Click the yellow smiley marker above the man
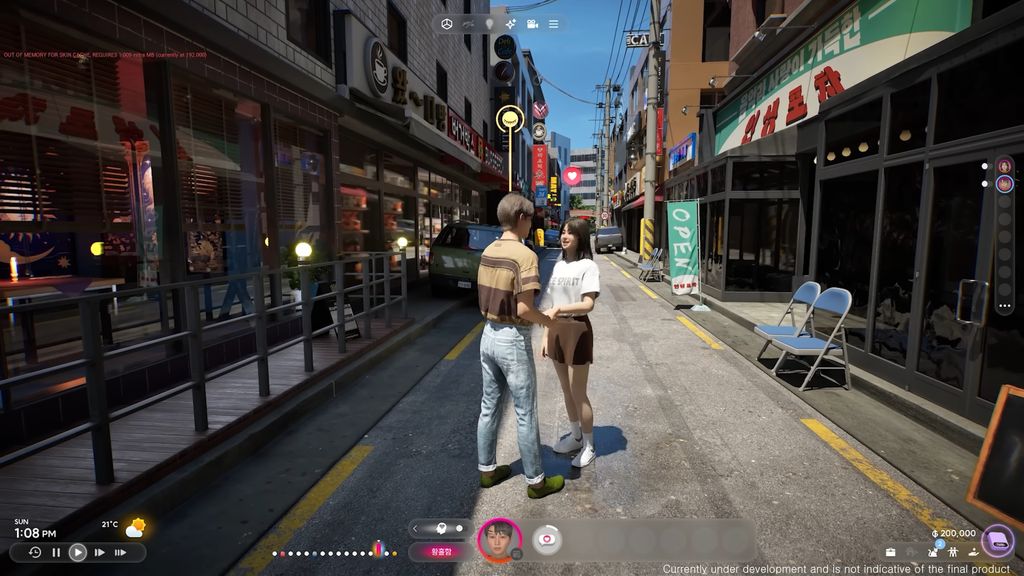 point(510,119)
